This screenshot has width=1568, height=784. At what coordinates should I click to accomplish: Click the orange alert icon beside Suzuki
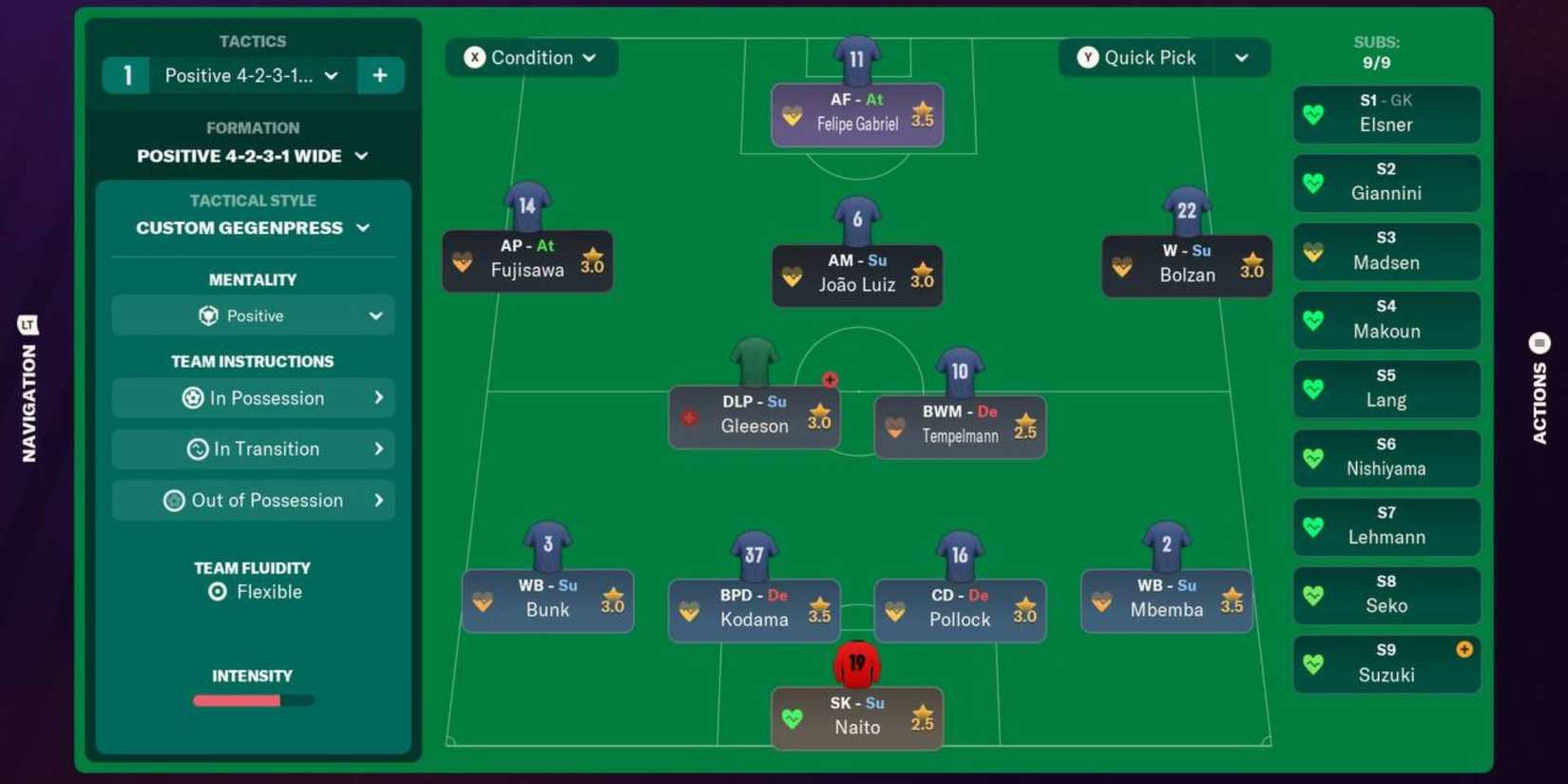click(x=1463, y=650)
